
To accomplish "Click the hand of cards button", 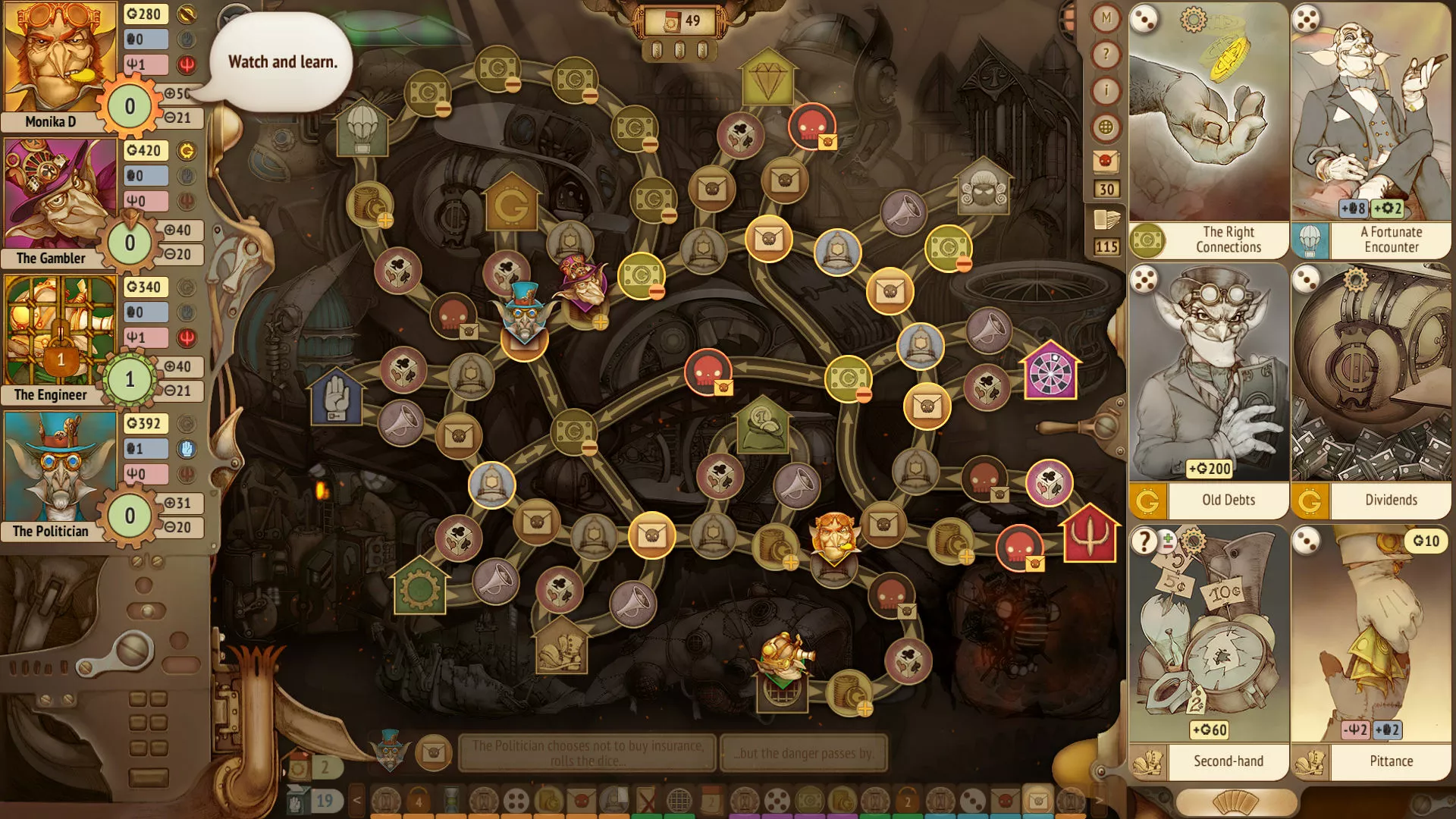I will point(1236,802).
